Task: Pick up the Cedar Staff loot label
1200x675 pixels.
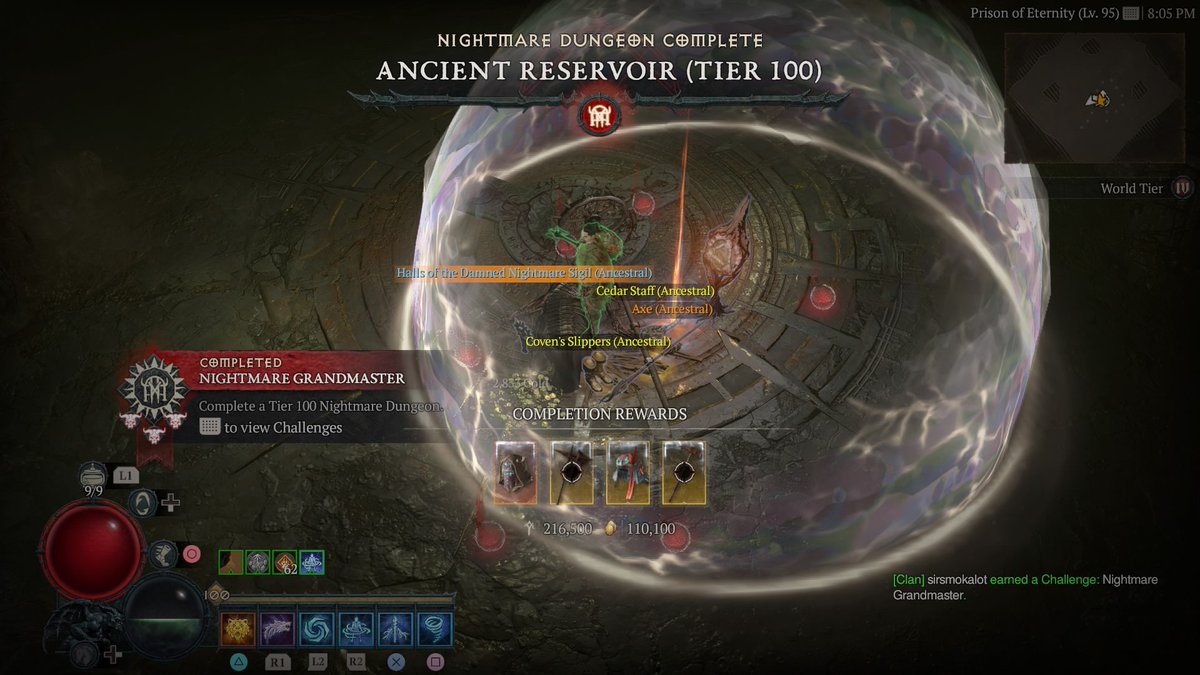Action: click(x=655, y=291)
